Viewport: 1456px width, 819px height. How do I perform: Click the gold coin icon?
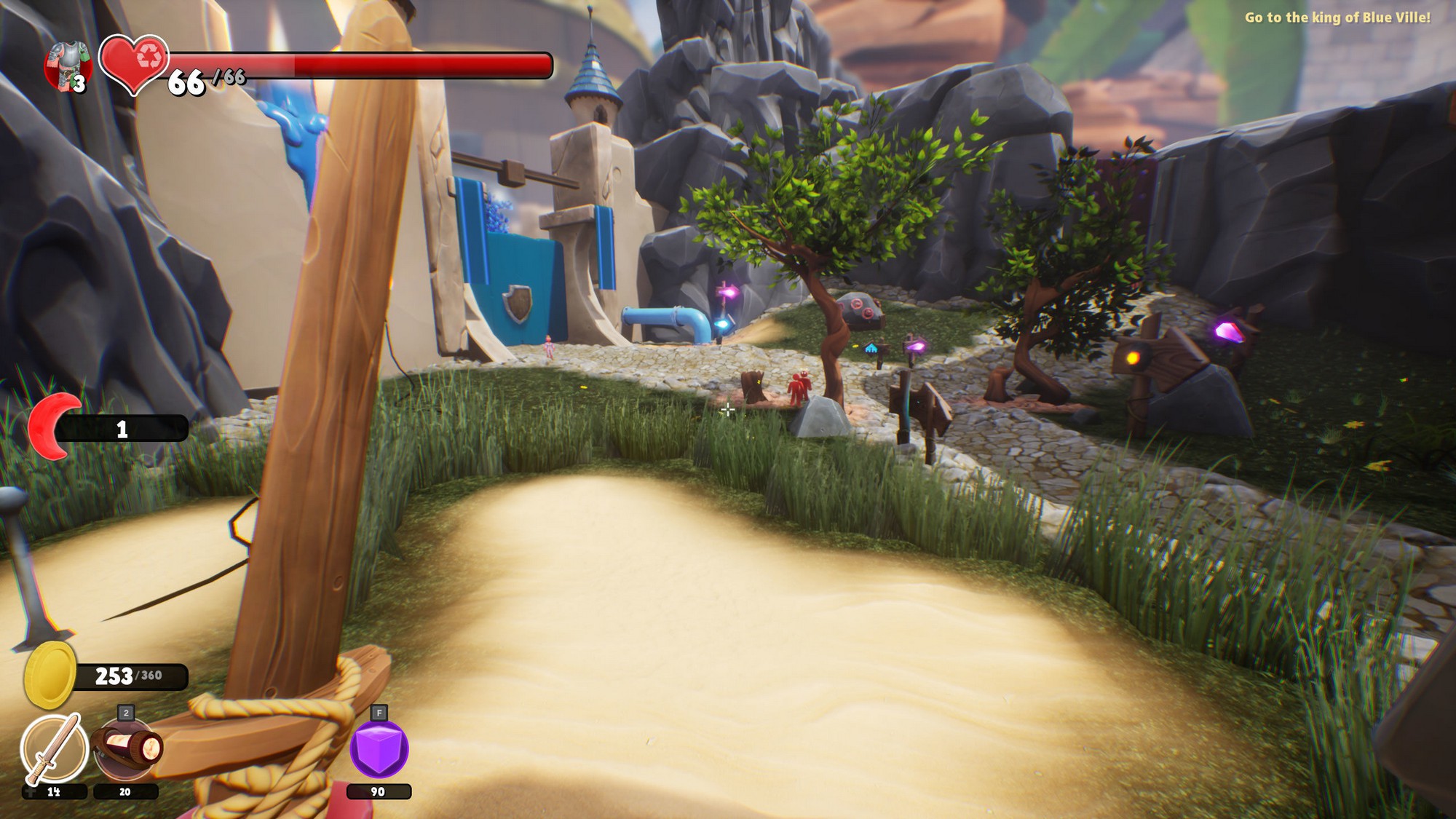(x=50, y=675)
